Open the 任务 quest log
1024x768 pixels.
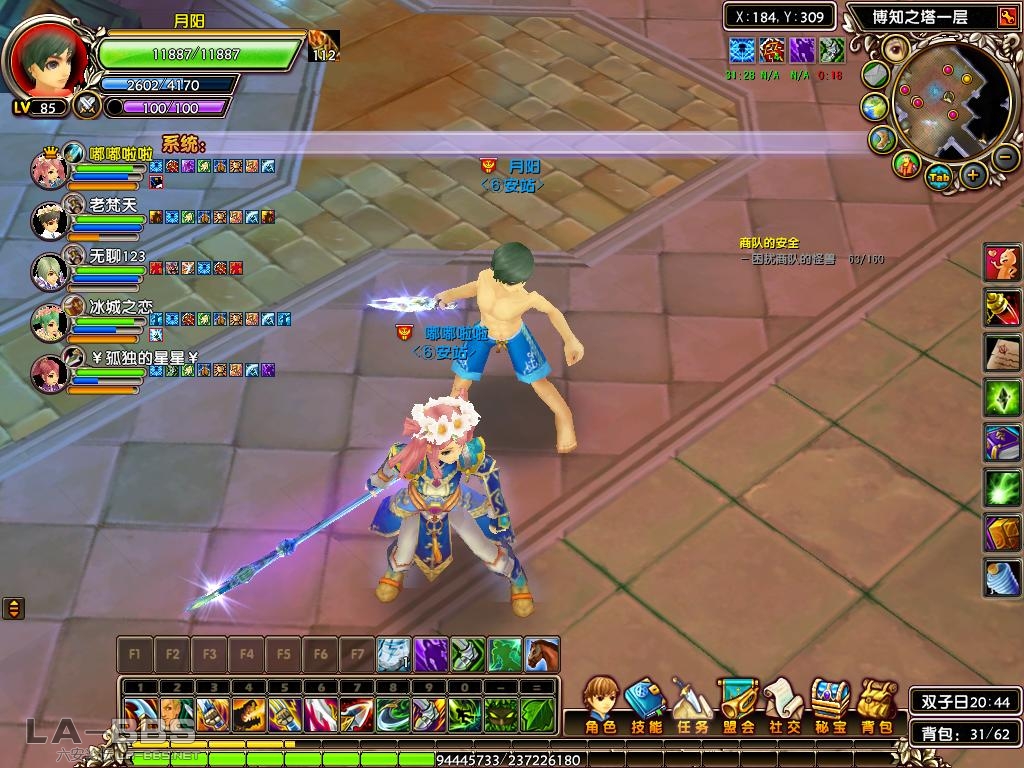pyautogui.click(x=691, y=705)
